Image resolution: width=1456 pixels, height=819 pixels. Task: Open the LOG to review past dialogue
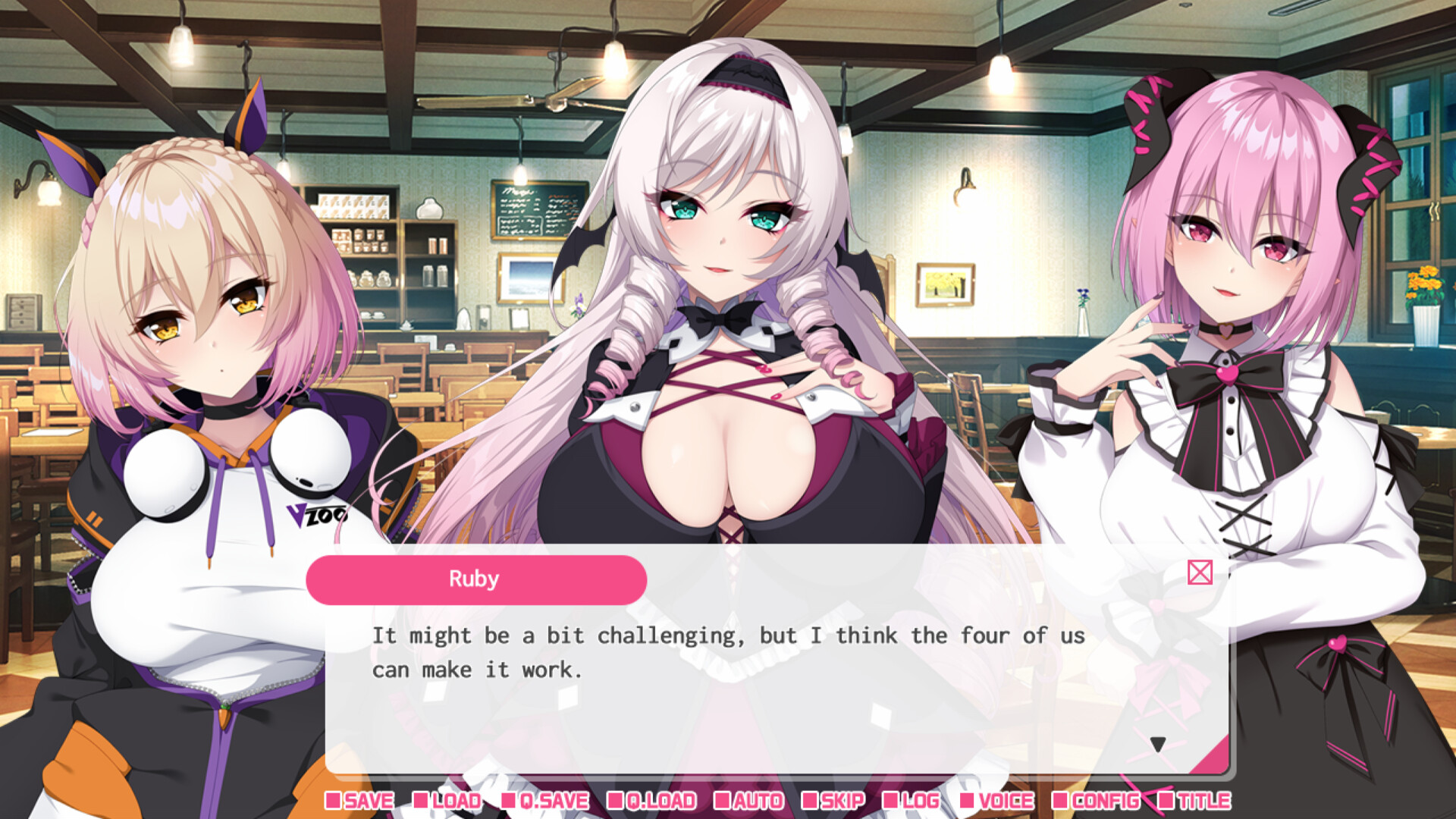920,800
